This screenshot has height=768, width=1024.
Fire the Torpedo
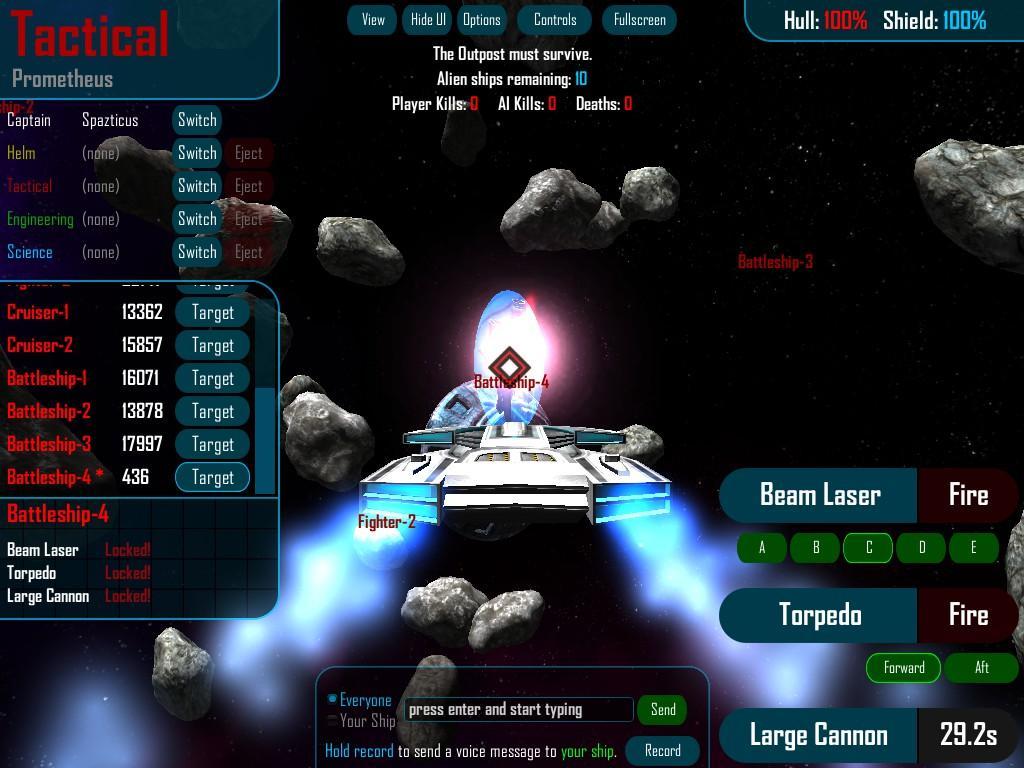967,615
